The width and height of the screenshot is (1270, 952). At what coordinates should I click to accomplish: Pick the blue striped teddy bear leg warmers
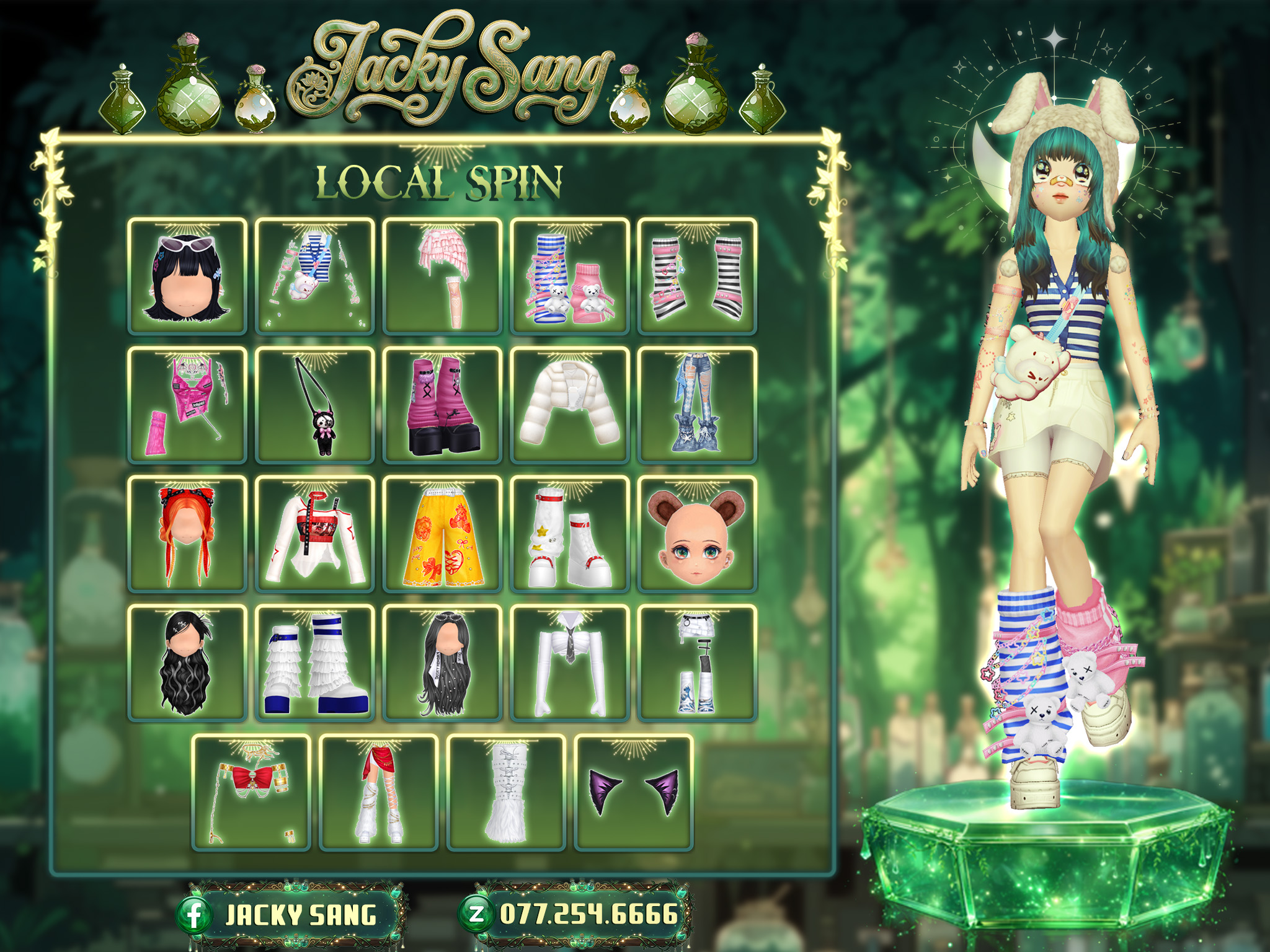pyautogui.click(x=570, y=276)
